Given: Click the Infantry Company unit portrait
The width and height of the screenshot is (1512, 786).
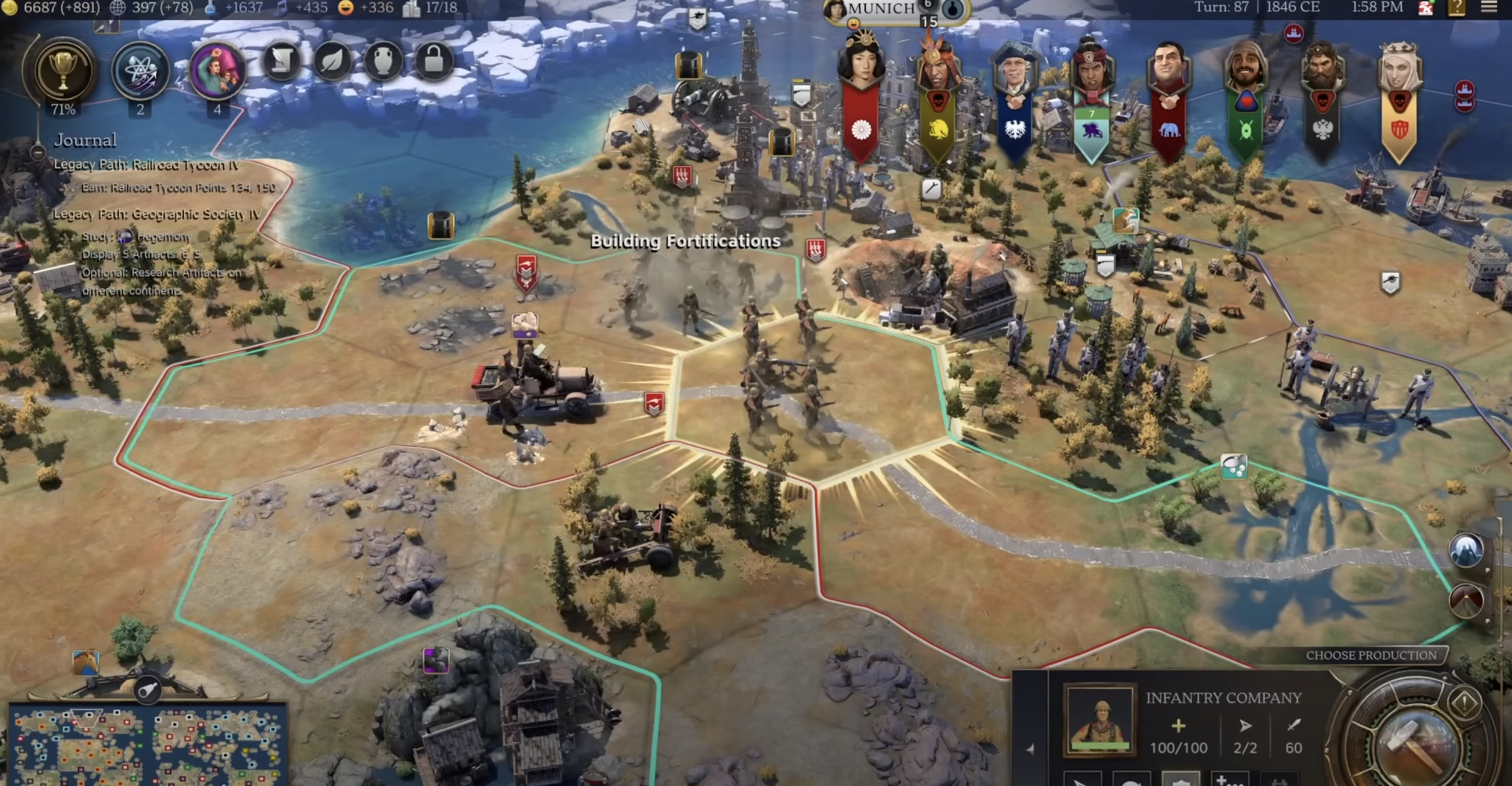Looking at the screenshot, I should pos(1099,720).
